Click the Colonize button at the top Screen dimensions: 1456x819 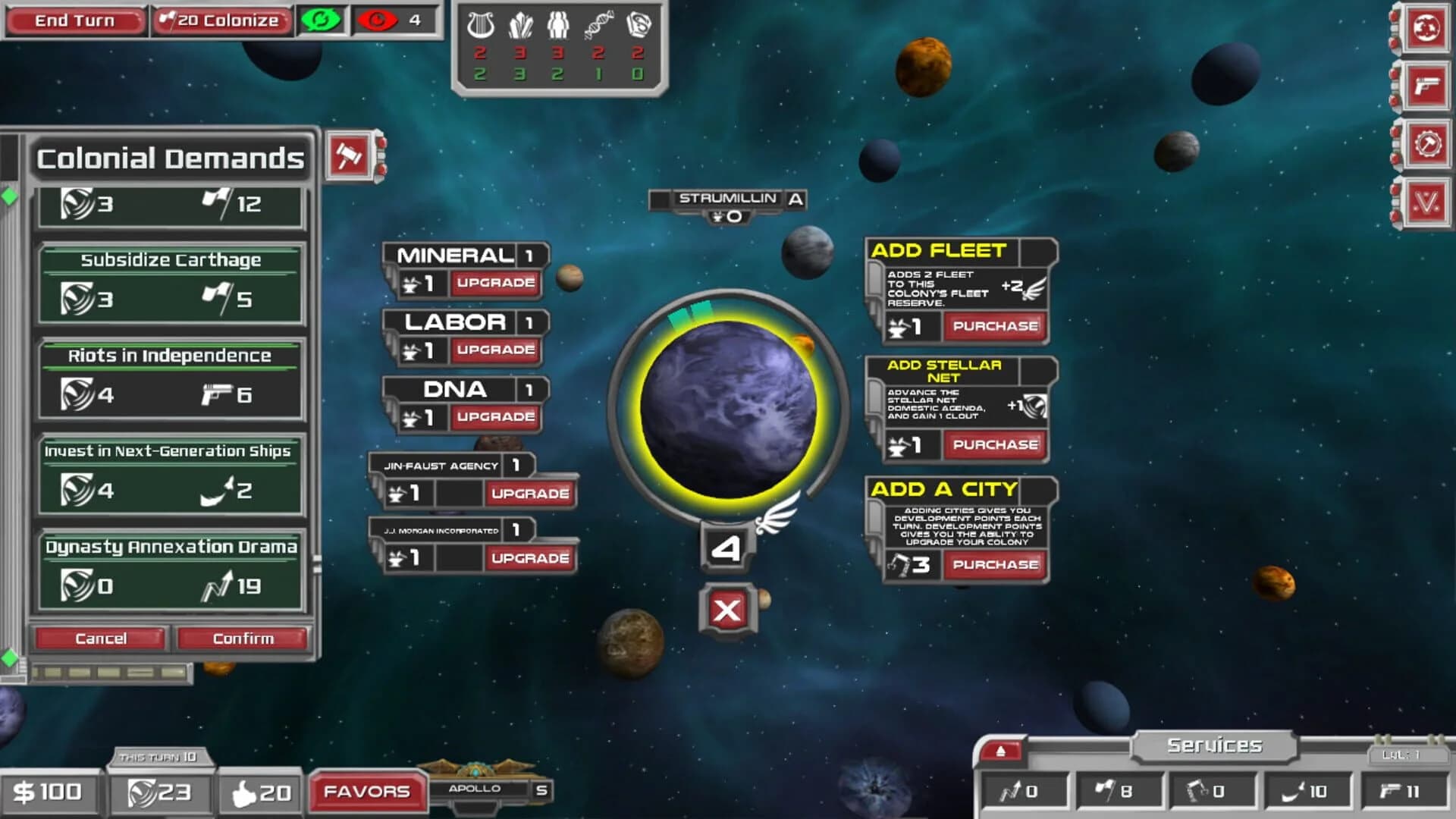coord(221,20)
